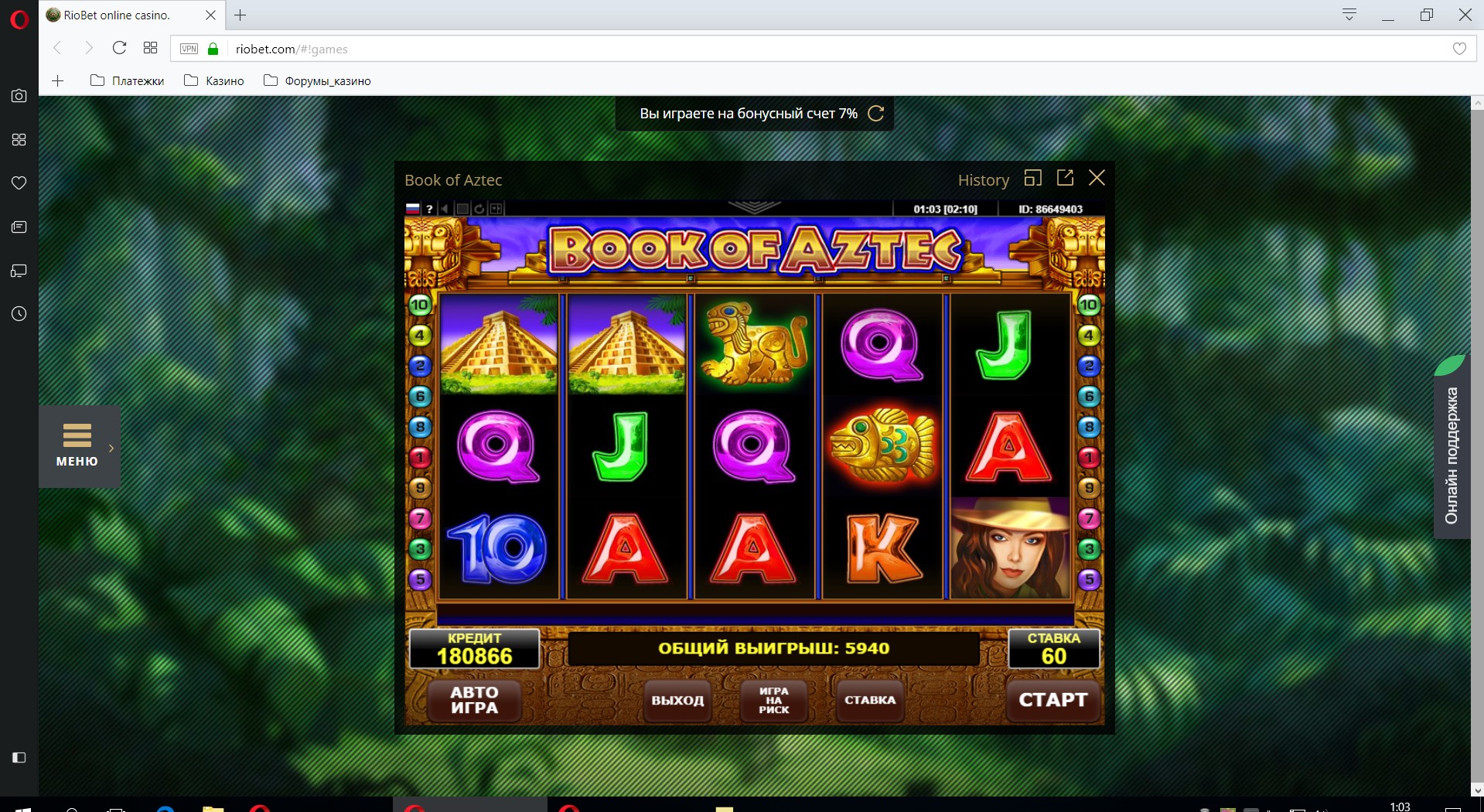Viewport: 1484px width, 812px height.
Task: Reload the browser page
Action: tap(119, 48)
